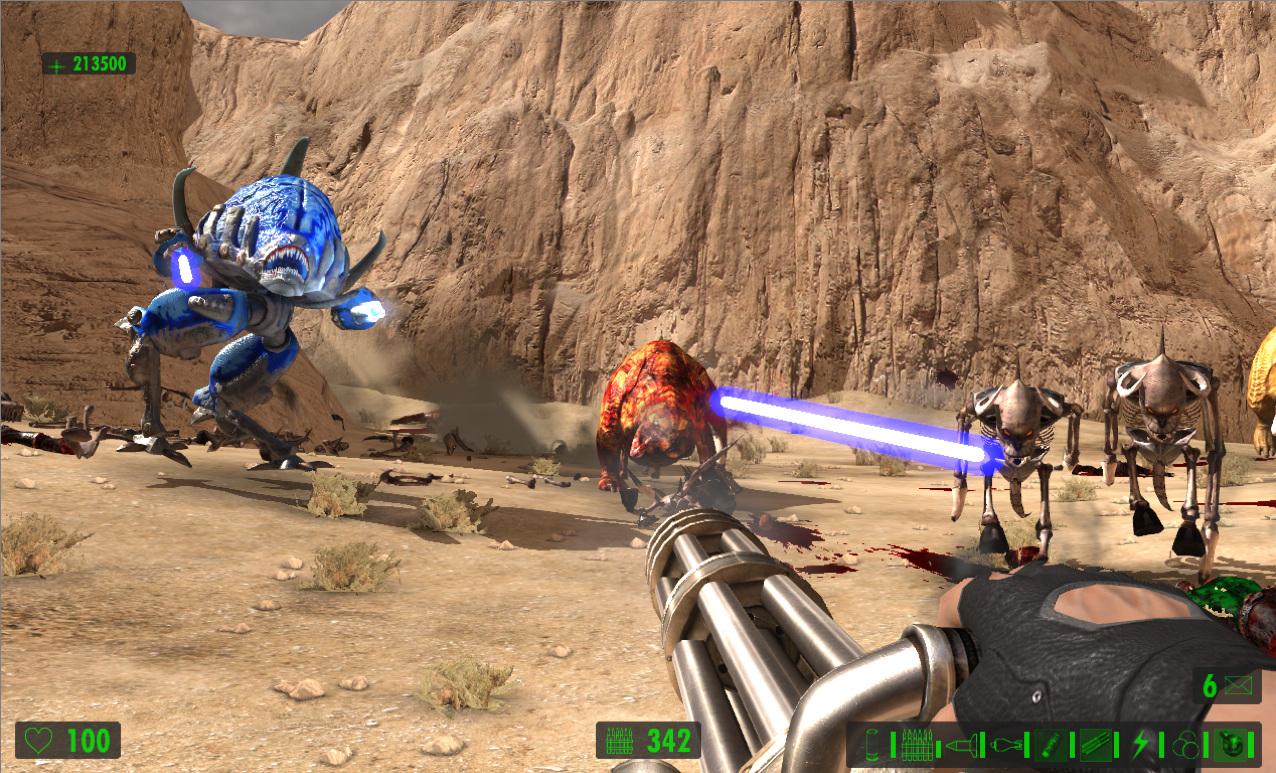Pick the sniper rounds ammo icon

pos(1096,745)
